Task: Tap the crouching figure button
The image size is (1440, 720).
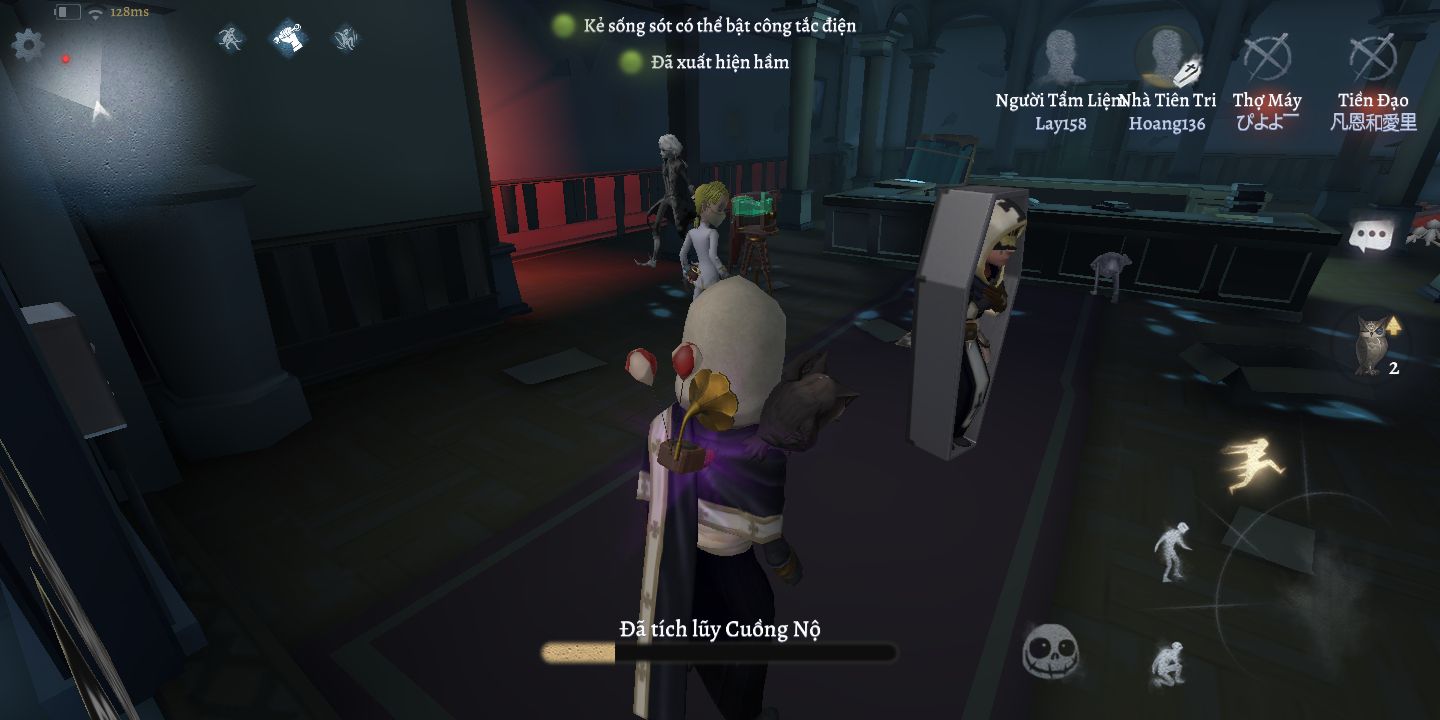Action: pyautogui.click(x=1167, y=663)
